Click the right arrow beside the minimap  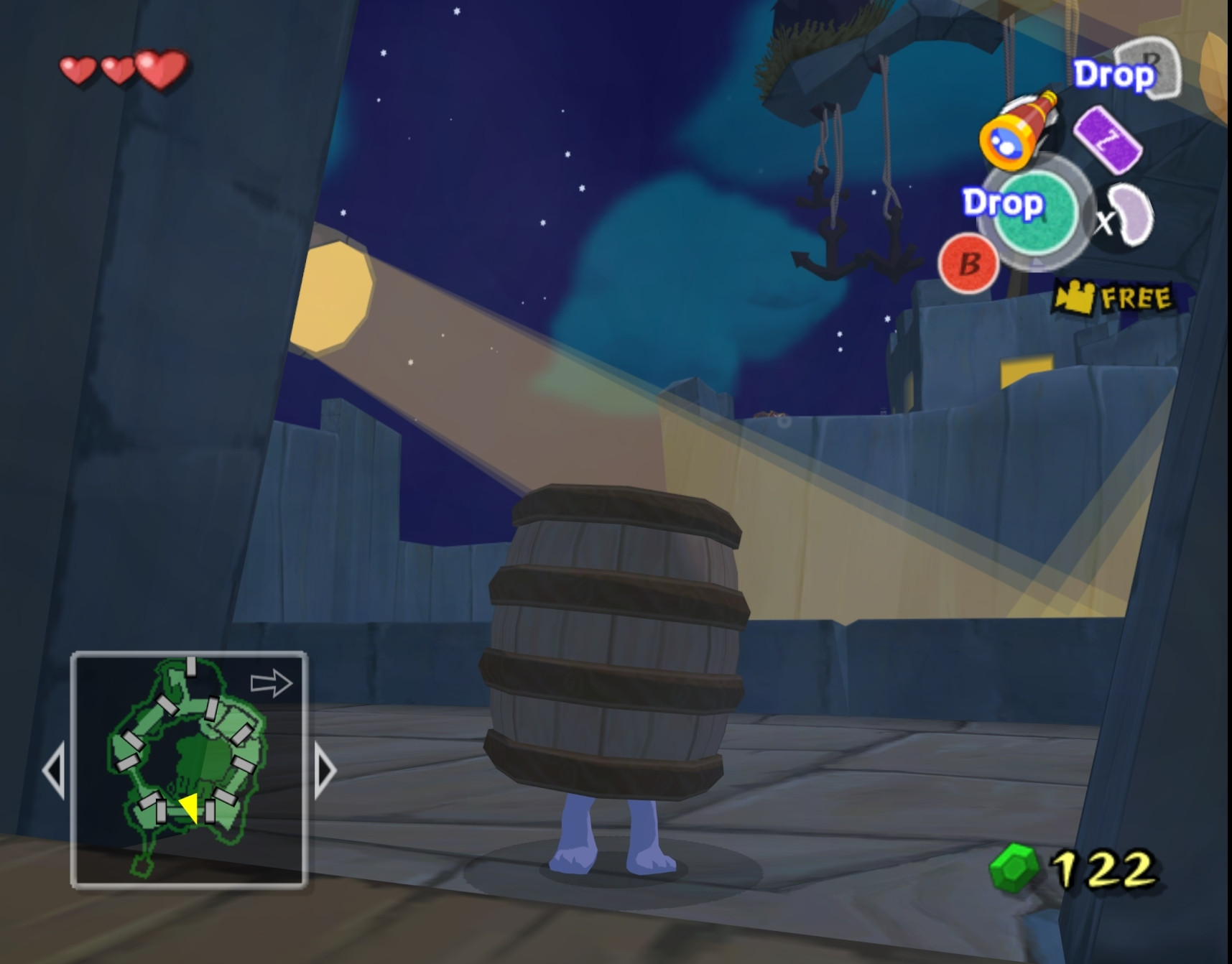pyautogui.click(x=323, y=769)
